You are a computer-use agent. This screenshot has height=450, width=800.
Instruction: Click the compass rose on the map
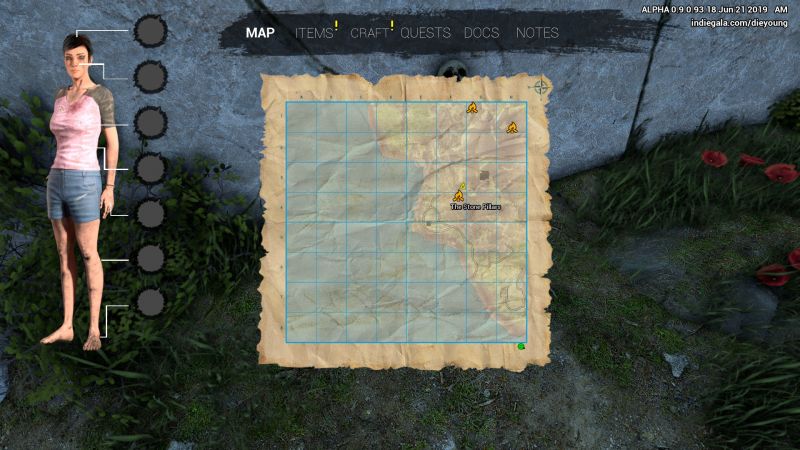pos(541,87)
